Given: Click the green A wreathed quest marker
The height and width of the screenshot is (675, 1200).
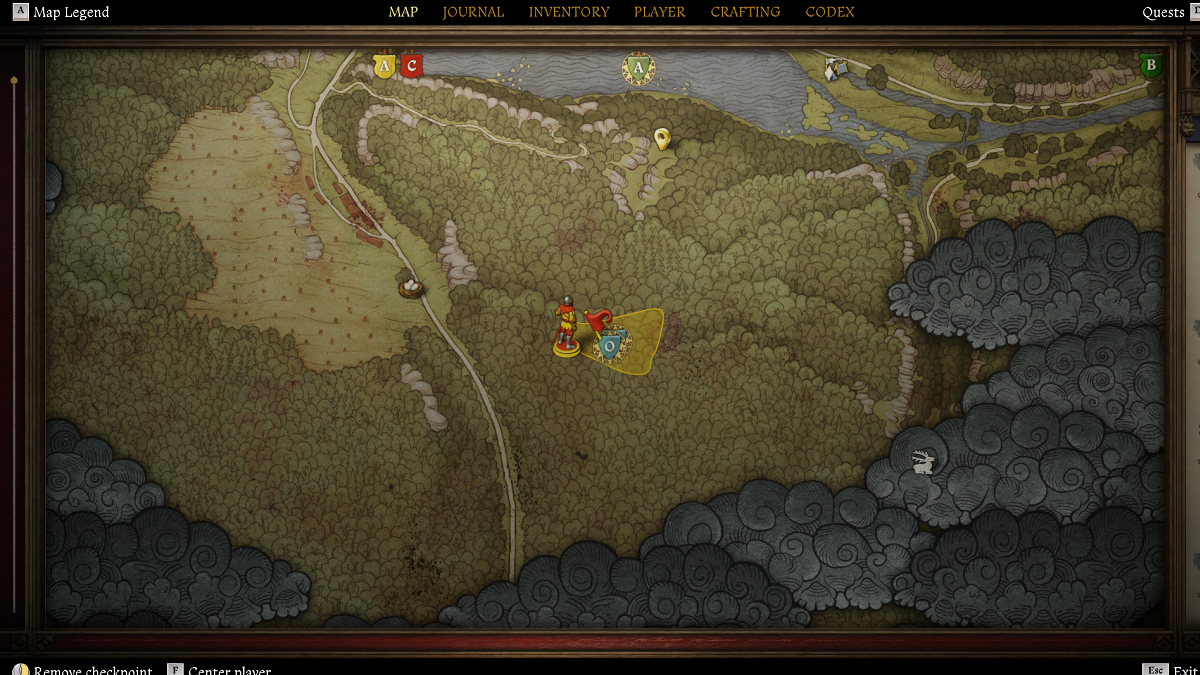Looking at the screenshot, I should click(638, 69).
